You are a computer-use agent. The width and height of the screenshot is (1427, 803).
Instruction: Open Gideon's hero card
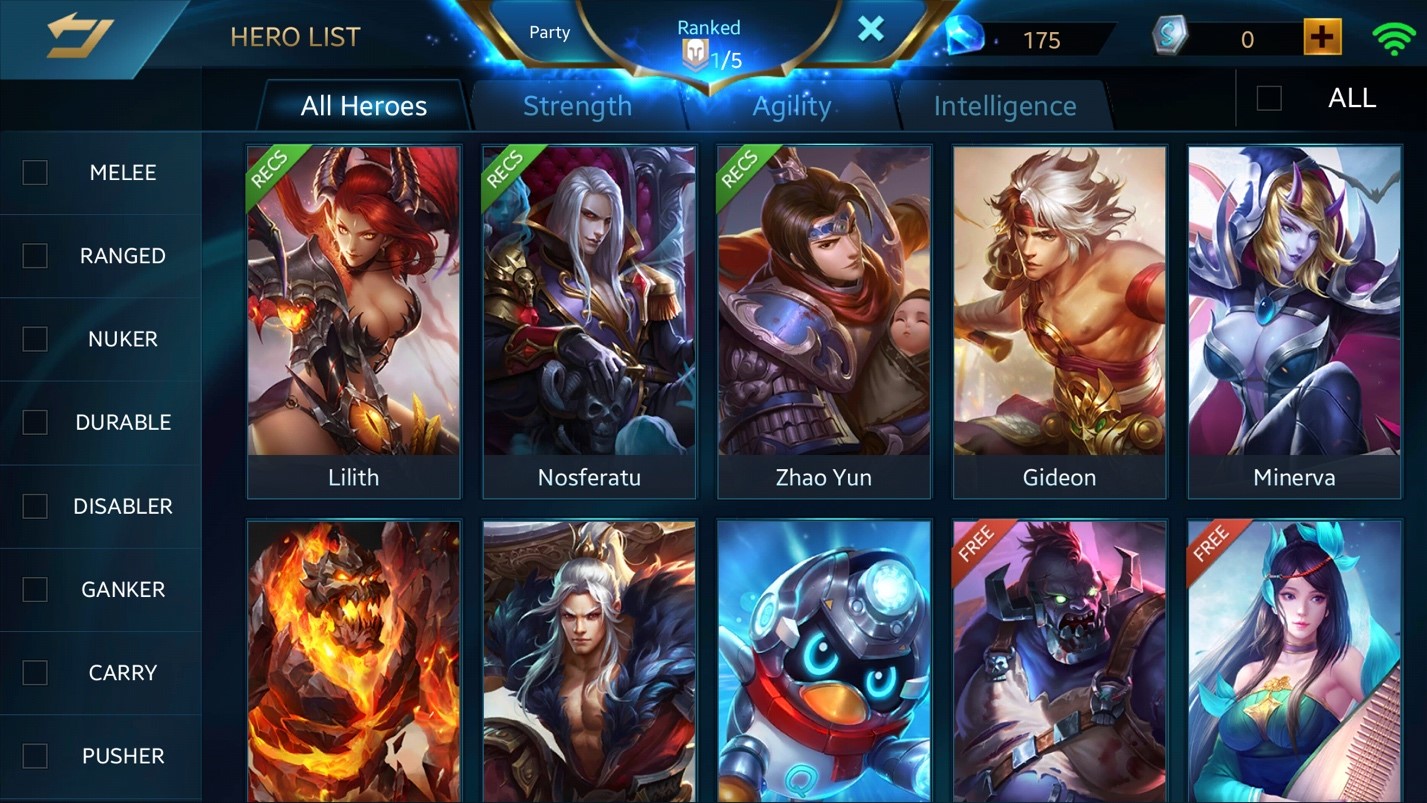click(1059, 322)
